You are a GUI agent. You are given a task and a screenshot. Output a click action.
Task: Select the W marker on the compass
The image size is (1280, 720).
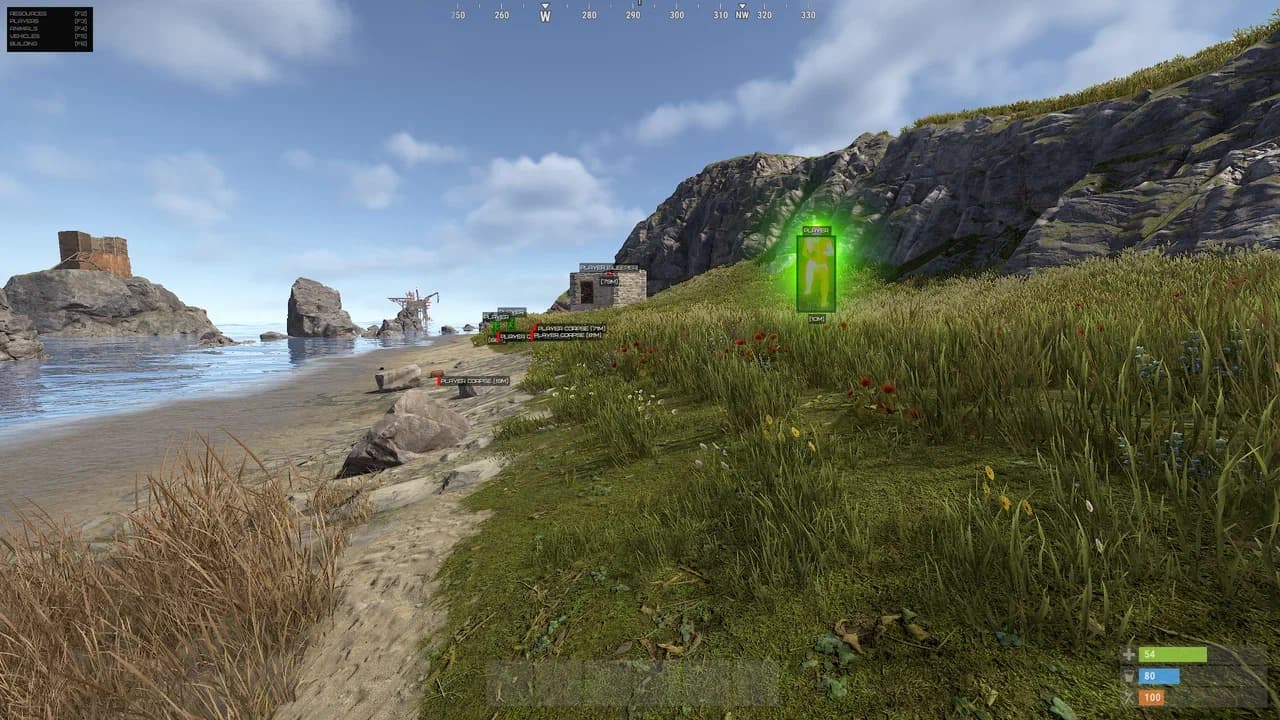click(x=544, y=17)
